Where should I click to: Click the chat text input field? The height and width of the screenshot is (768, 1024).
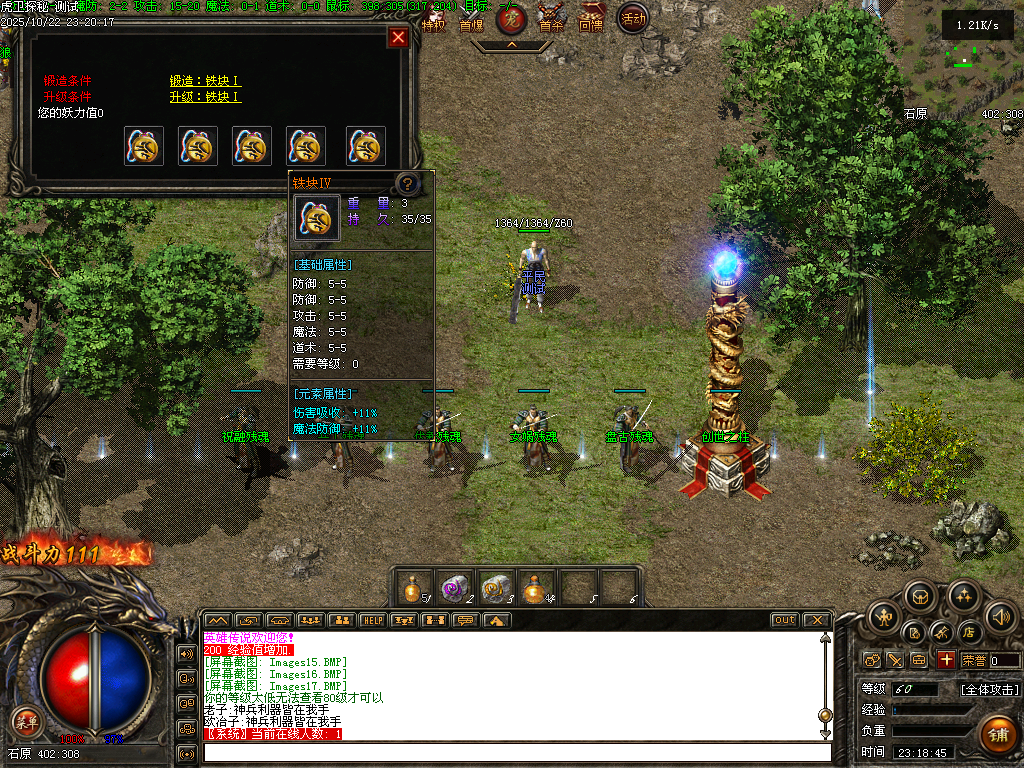click(516, 752)
